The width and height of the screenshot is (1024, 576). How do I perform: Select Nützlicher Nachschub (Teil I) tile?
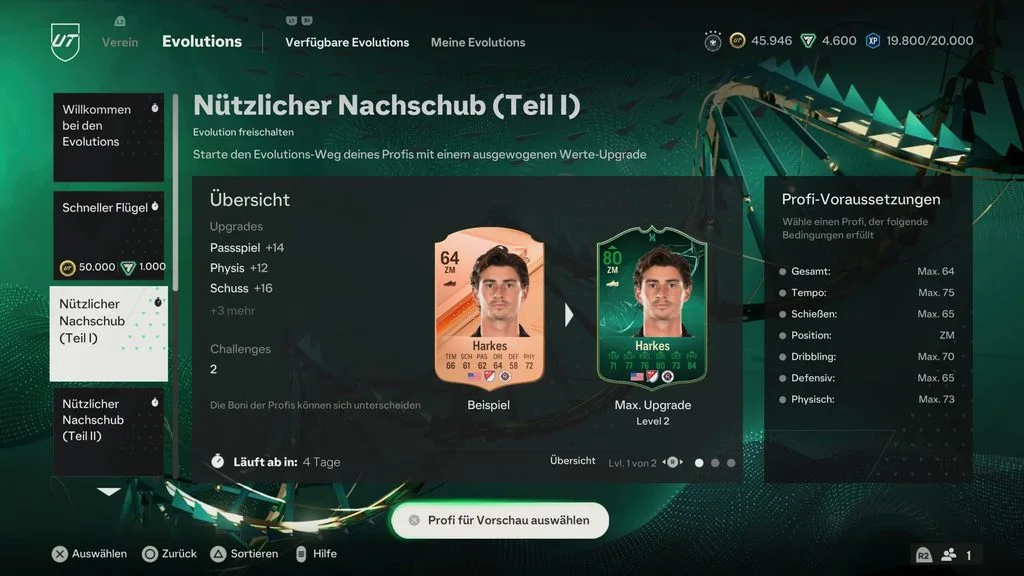click(x=108, y=334)
